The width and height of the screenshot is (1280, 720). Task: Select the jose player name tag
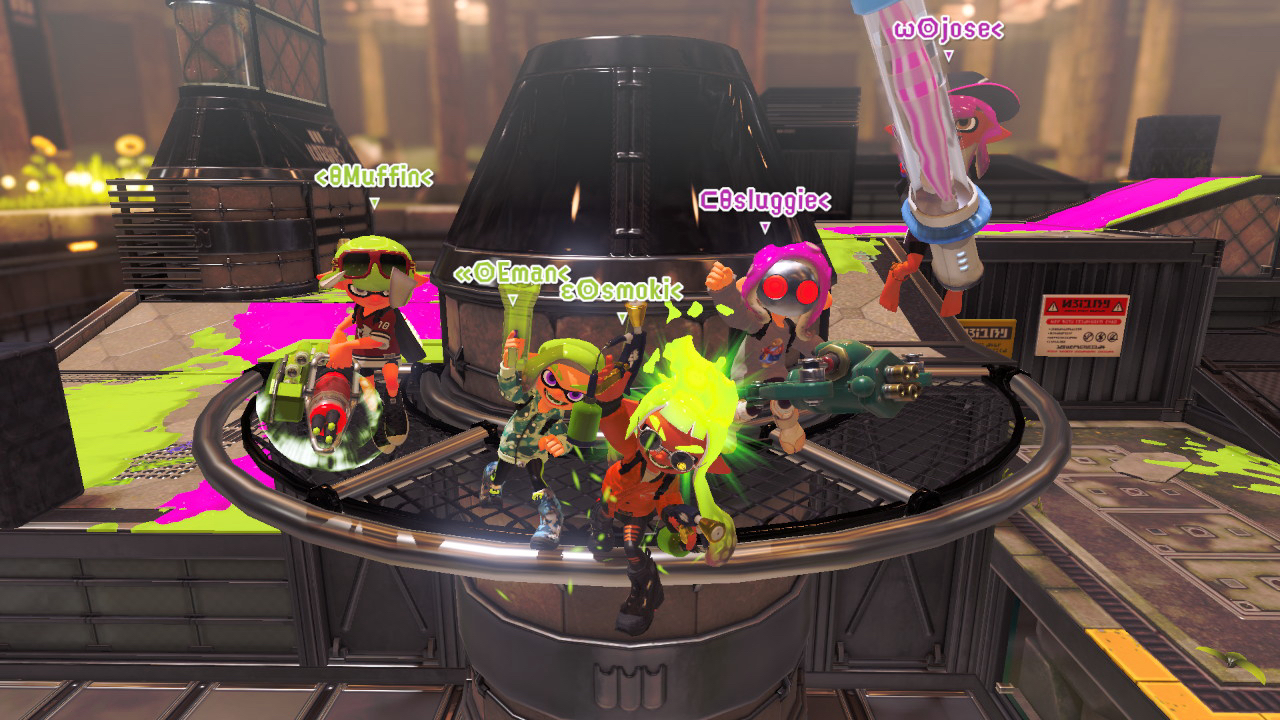click(947, 29)
